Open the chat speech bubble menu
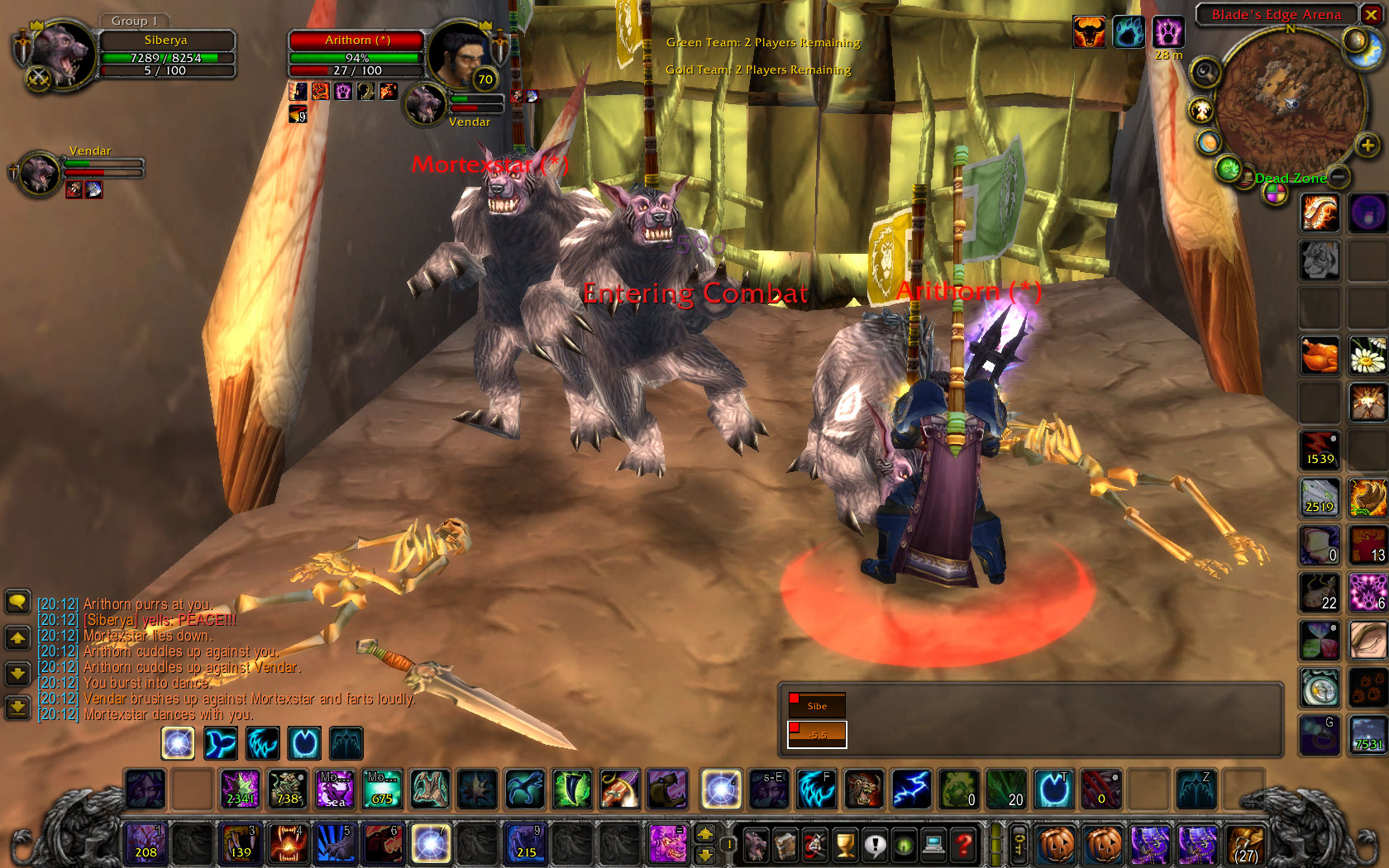 click(17, 601)
